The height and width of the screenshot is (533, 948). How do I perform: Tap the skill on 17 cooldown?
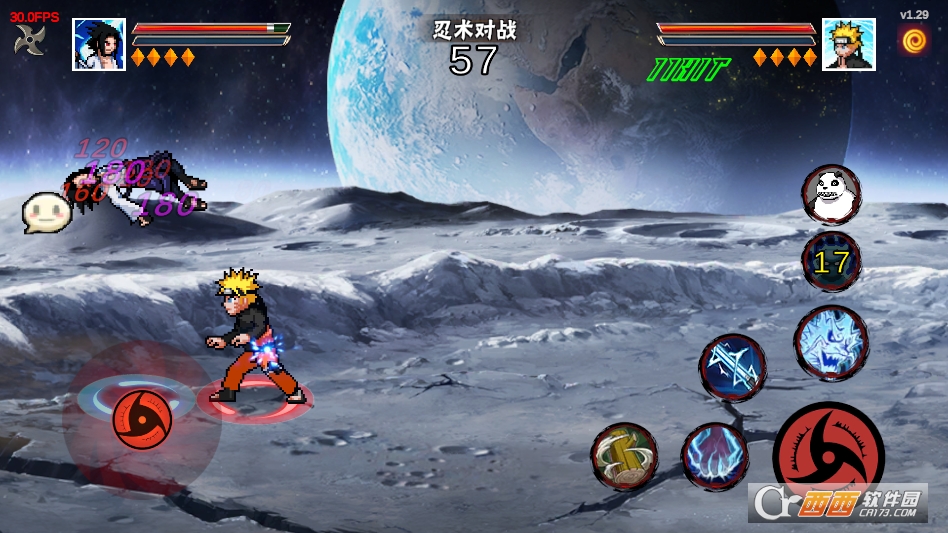[831, 262]
